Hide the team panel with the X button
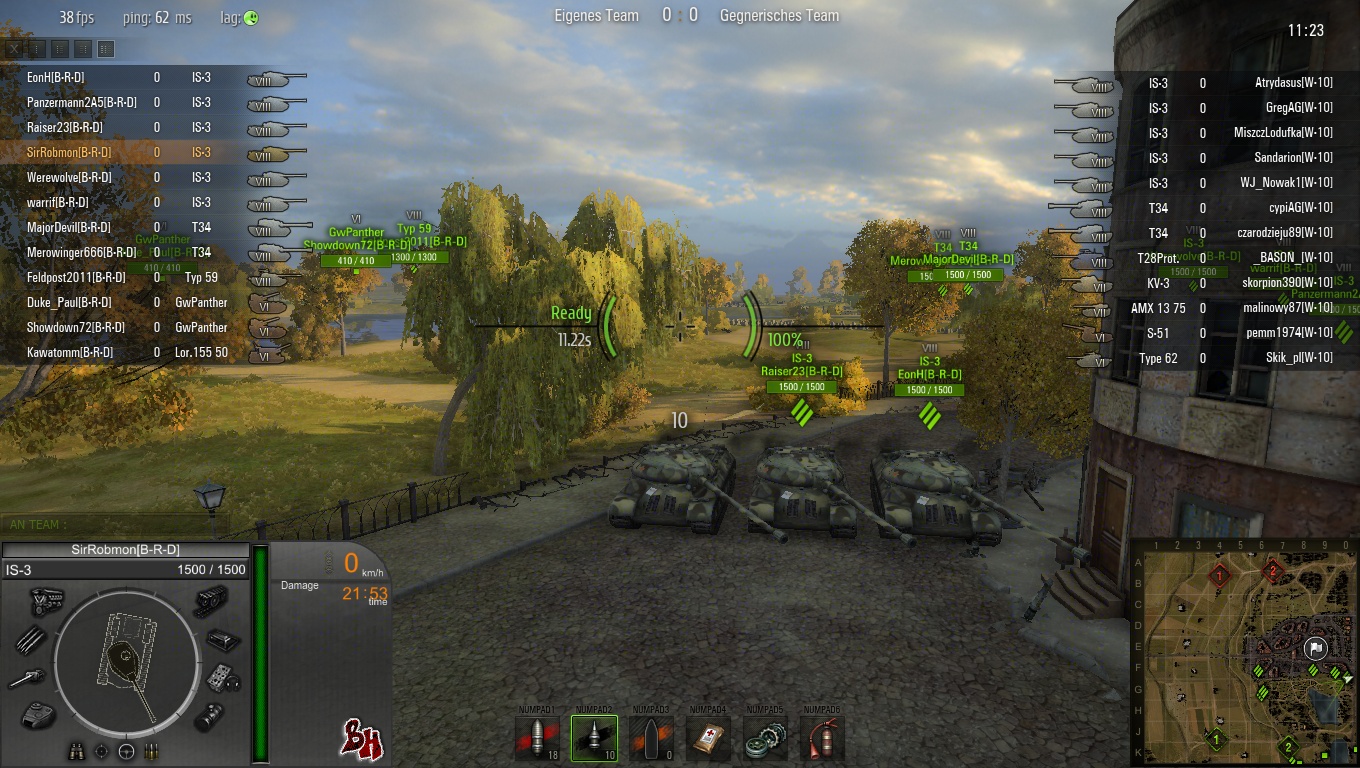 tap(14, 48)
